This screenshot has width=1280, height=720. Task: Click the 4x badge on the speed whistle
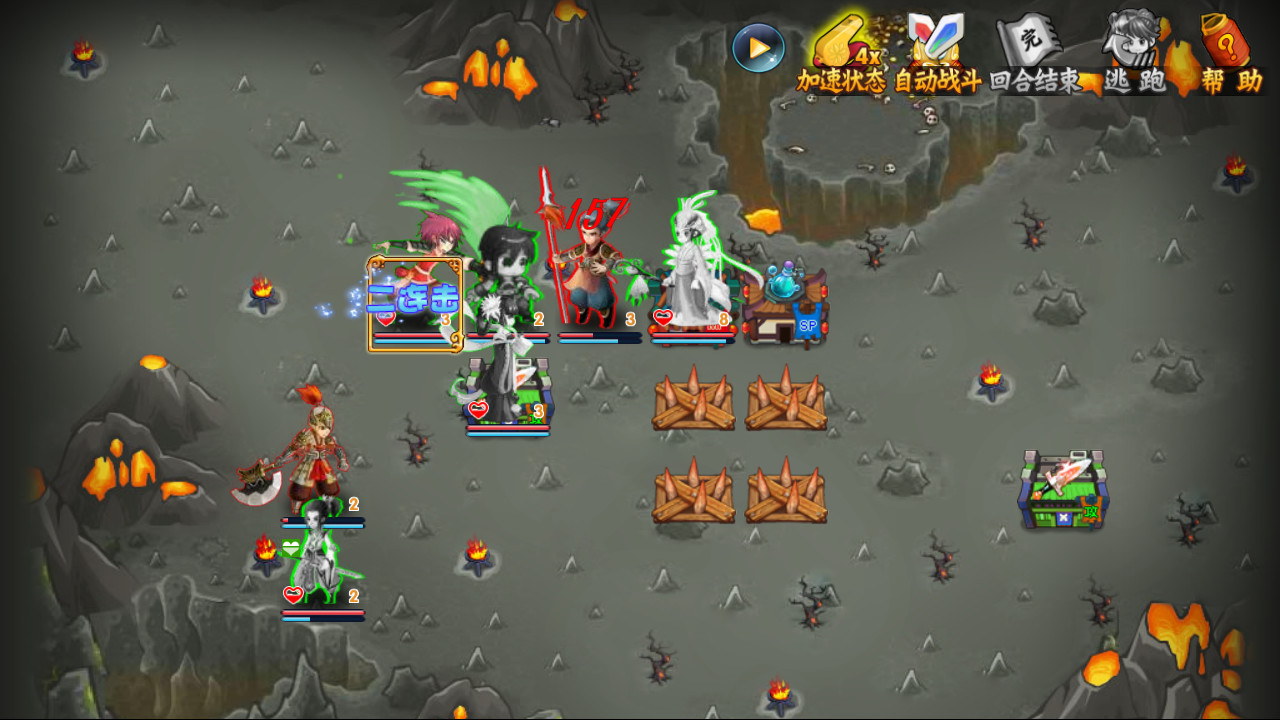point(869,58)
